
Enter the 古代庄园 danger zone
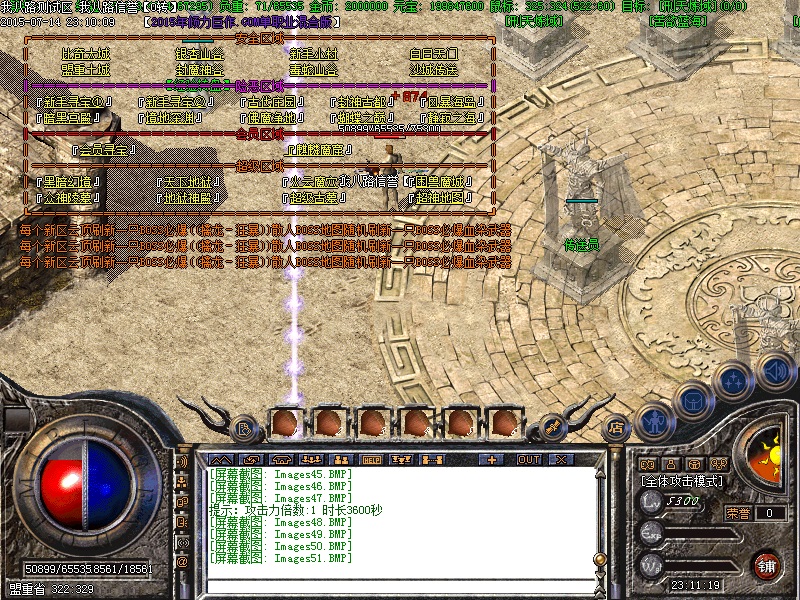(x=274, y=102)
